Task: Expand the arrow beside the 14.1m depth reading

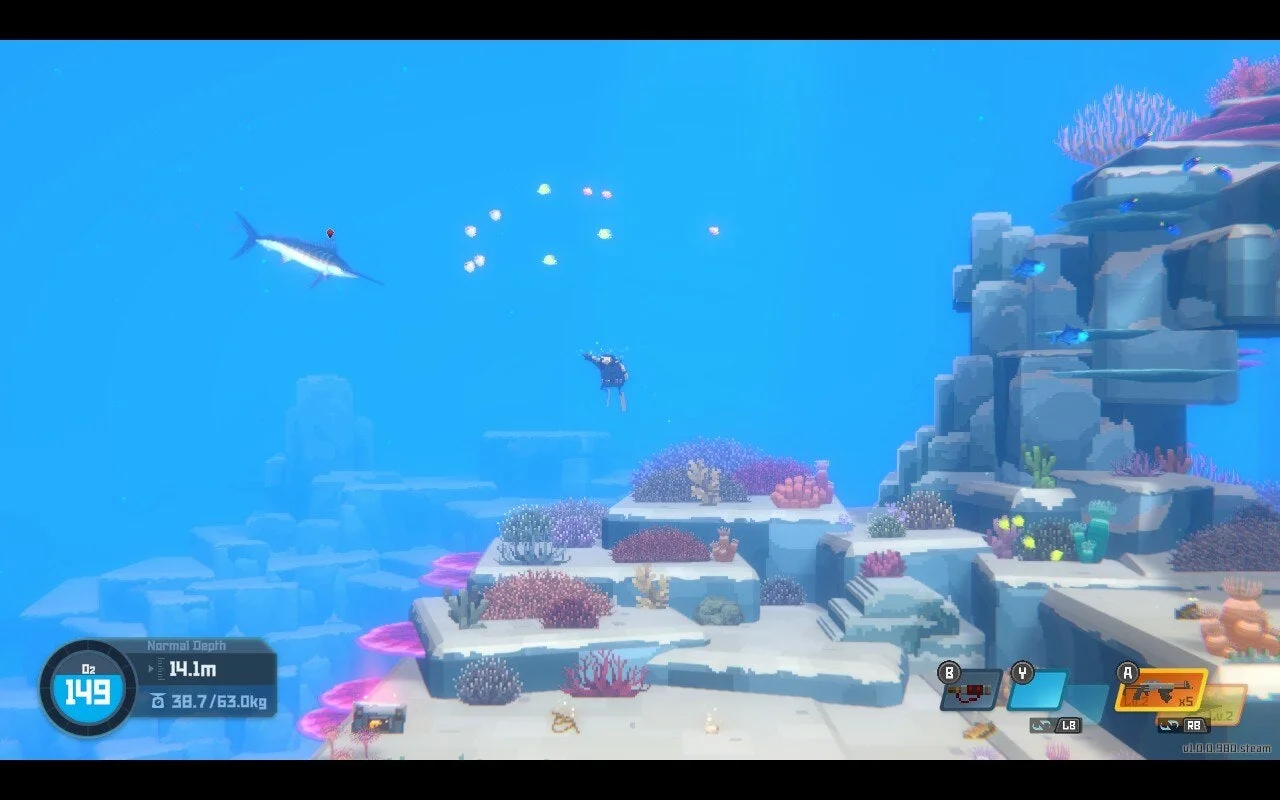Action: coord(151,668)
